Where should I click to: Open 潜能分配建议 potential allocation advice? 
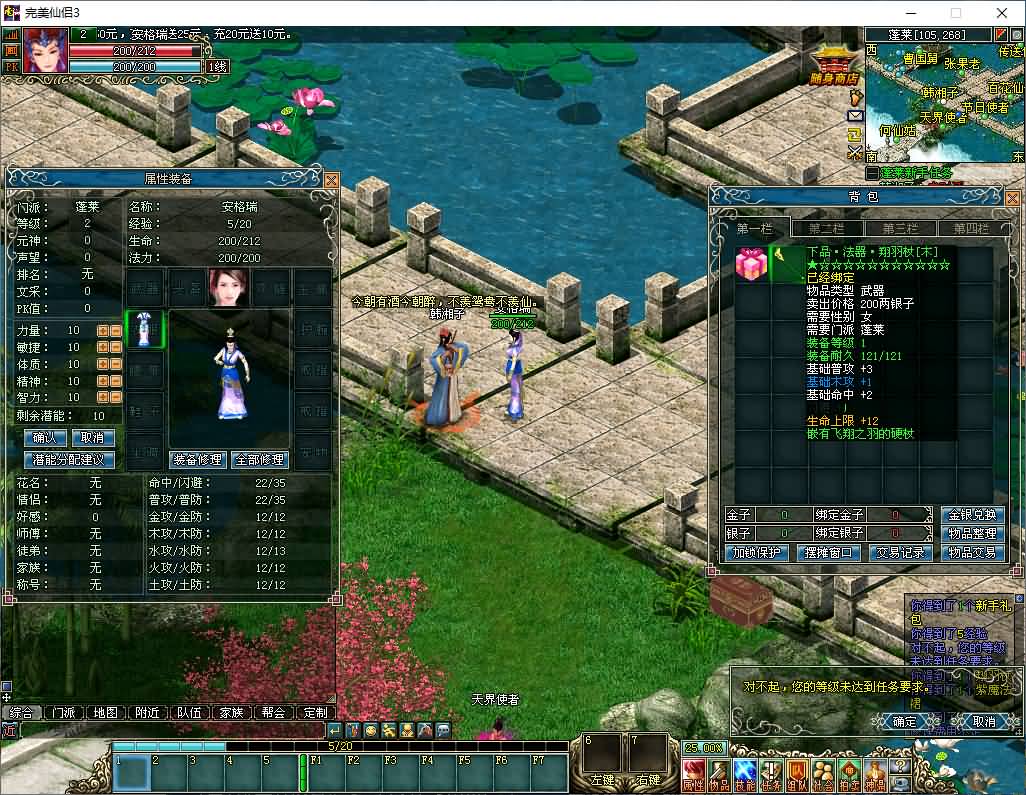click(69, 460)
